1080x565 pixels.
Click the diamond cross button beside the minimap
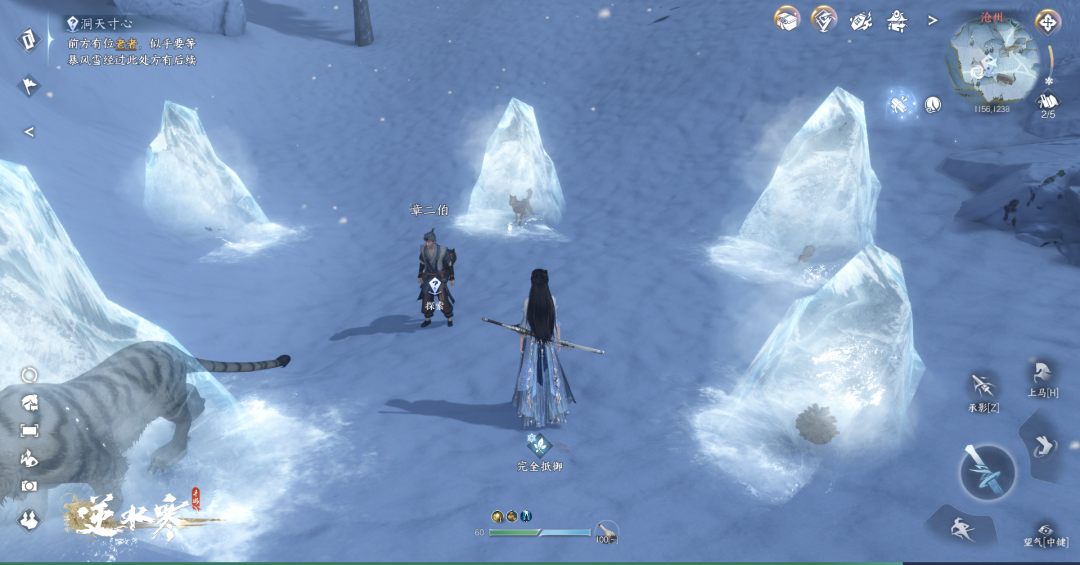tap(1048, 21)
